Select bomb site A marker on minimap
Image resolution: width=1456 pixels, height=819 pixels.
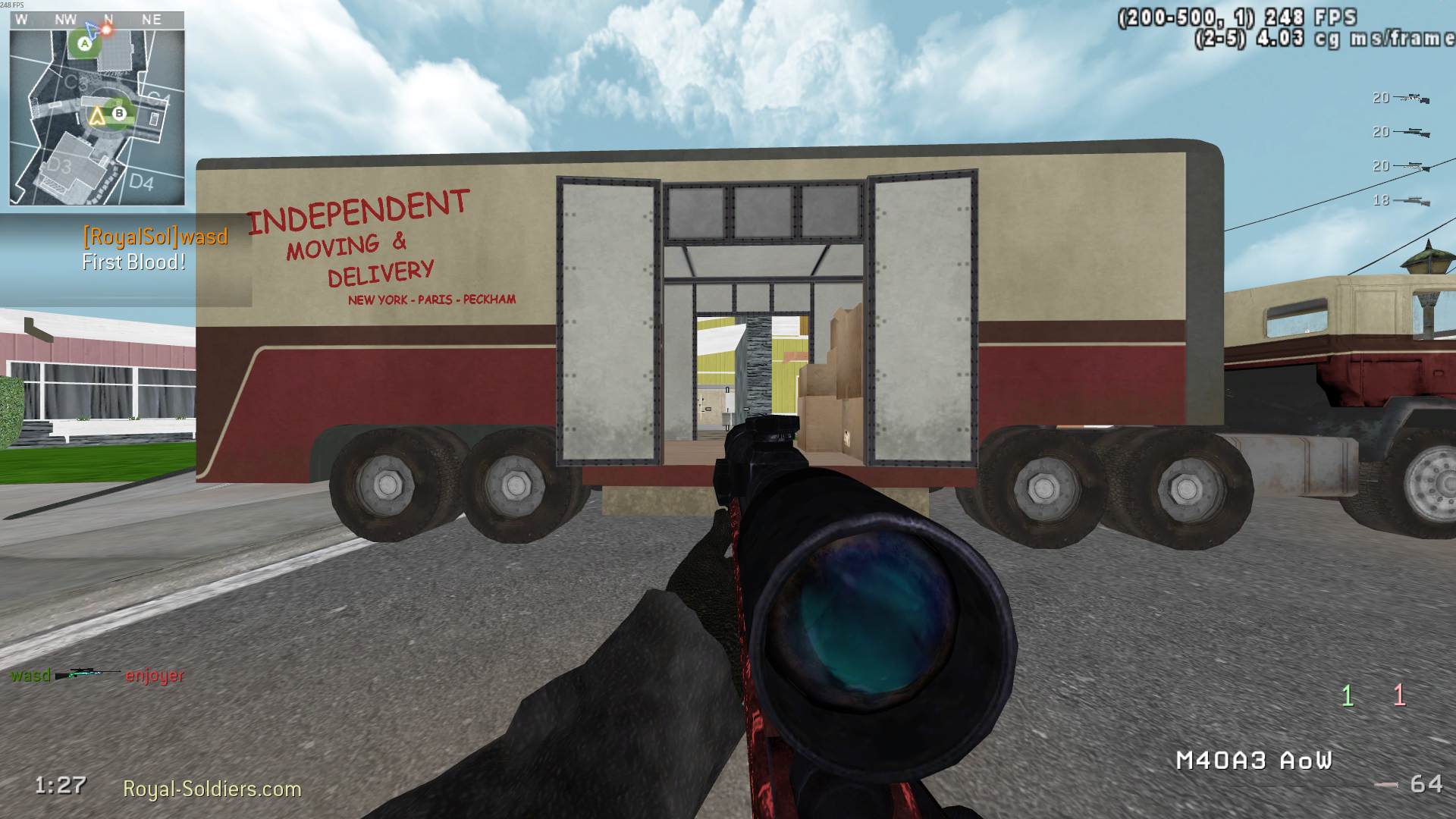(x=85, y=44)
